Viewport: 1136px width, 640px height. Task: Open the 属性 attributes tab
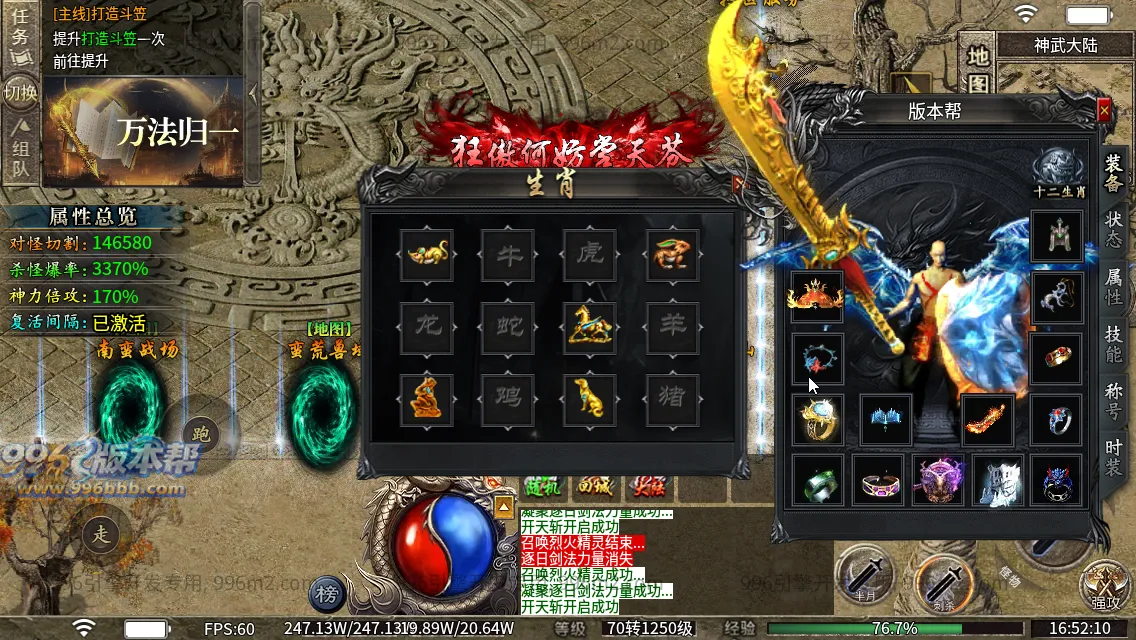[1113, 286]
